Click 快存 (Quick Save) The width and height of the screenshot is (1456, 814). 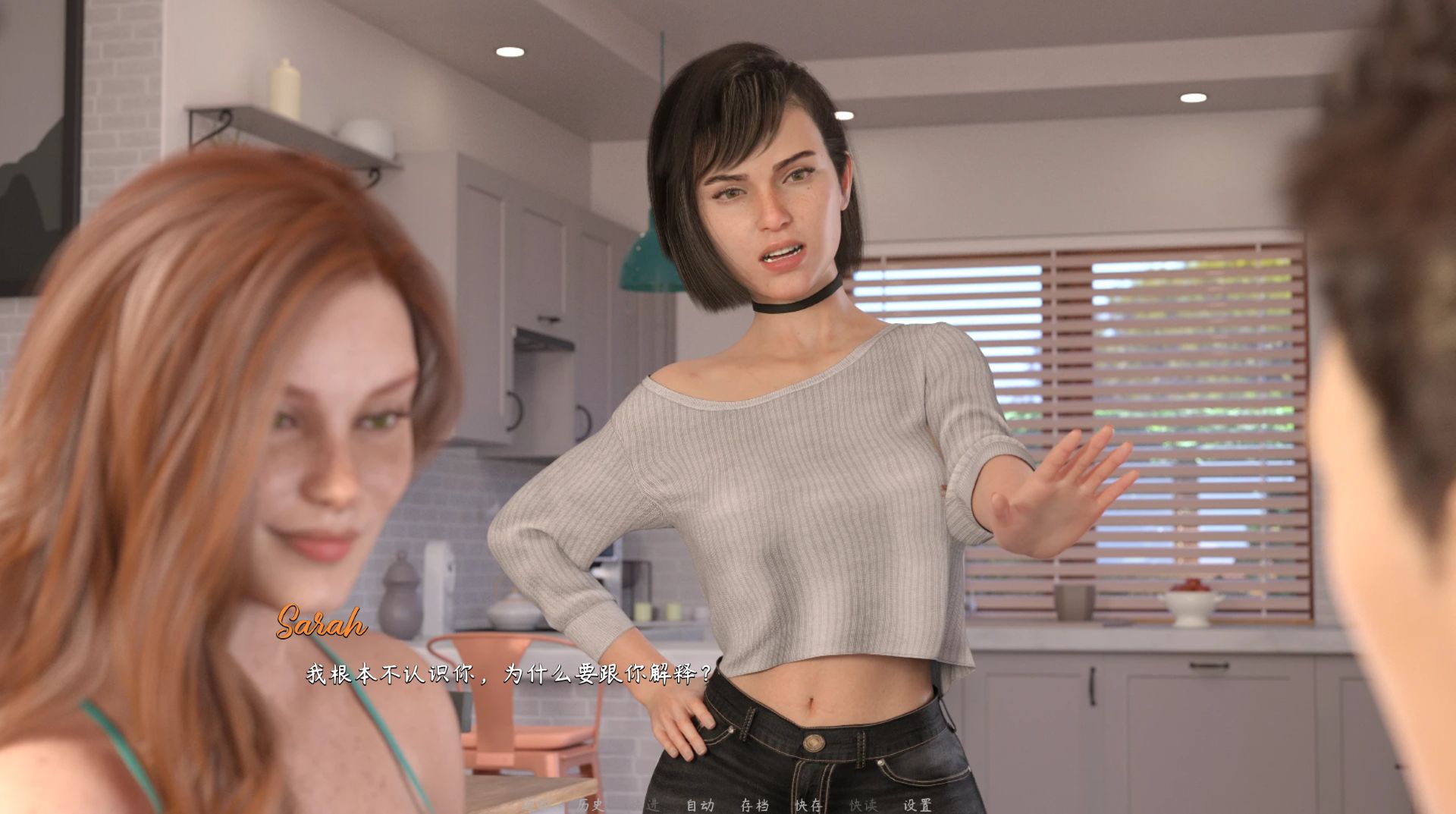(x=808, y=805)
